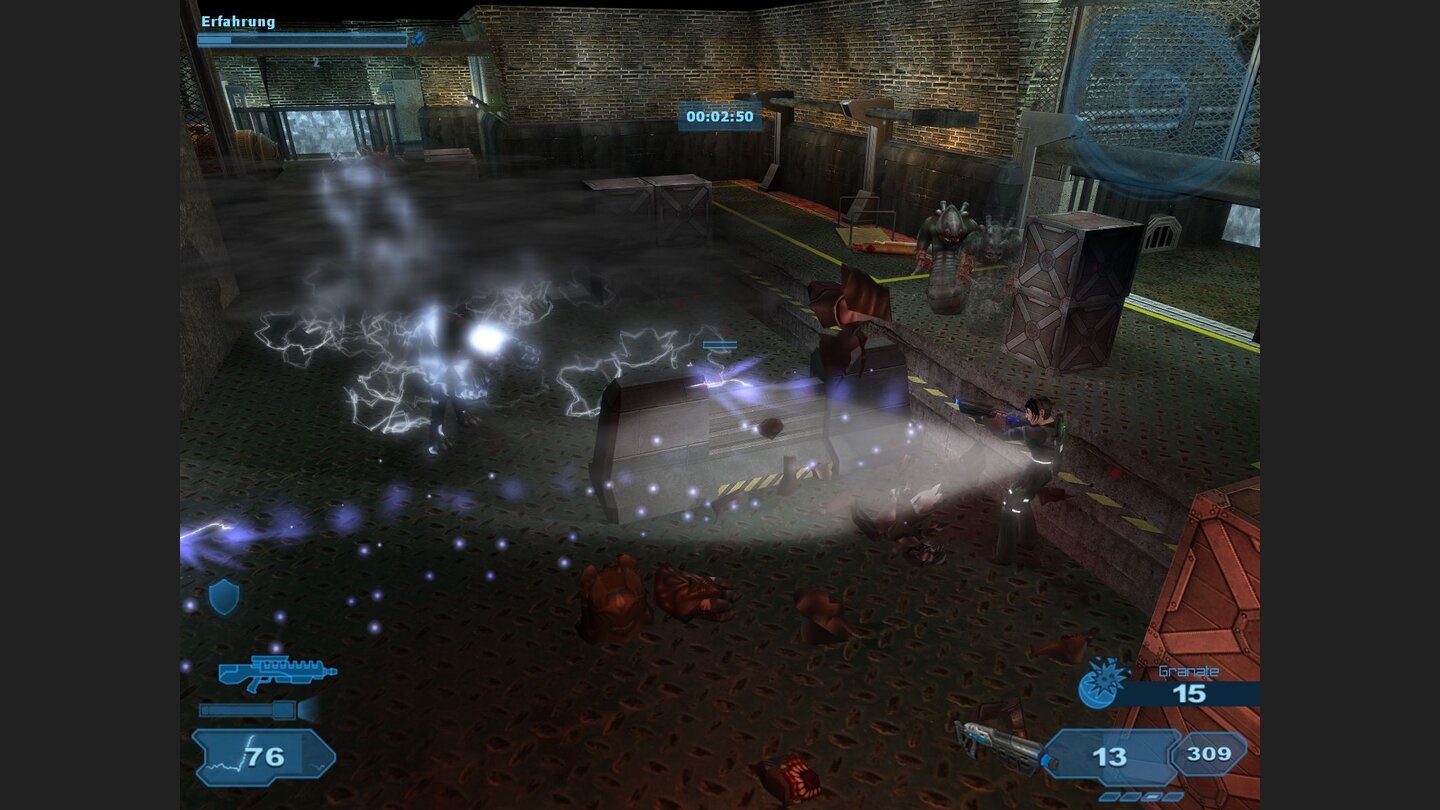Viewport: 1440px width, 810px height.
Task: Expand the reserve ammo hexagon showing 309
Action: [x=1208, y=753]
